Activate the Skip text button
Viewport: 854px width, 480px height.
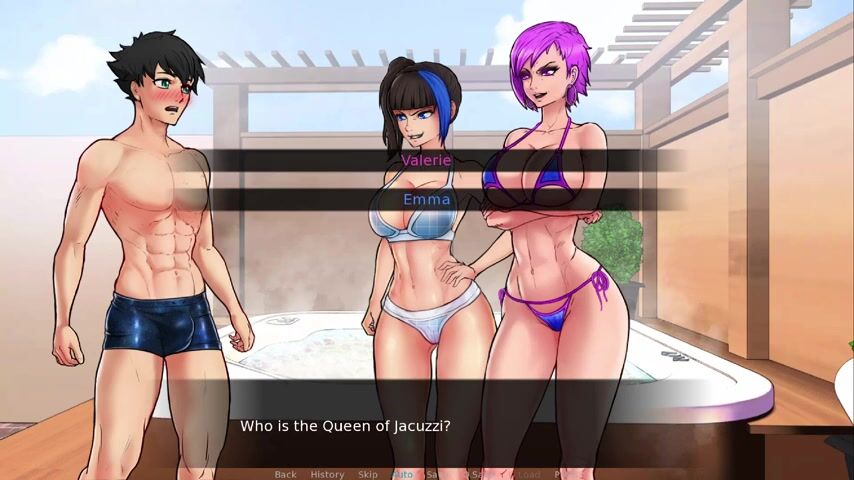coord(368,474)
